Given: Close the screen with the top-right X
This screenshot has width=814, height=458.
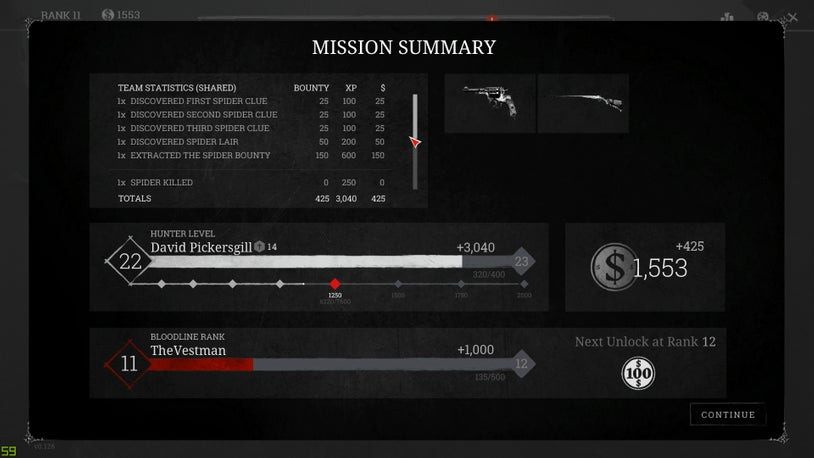Looking at the screenshot, I should tap(793, 17).
